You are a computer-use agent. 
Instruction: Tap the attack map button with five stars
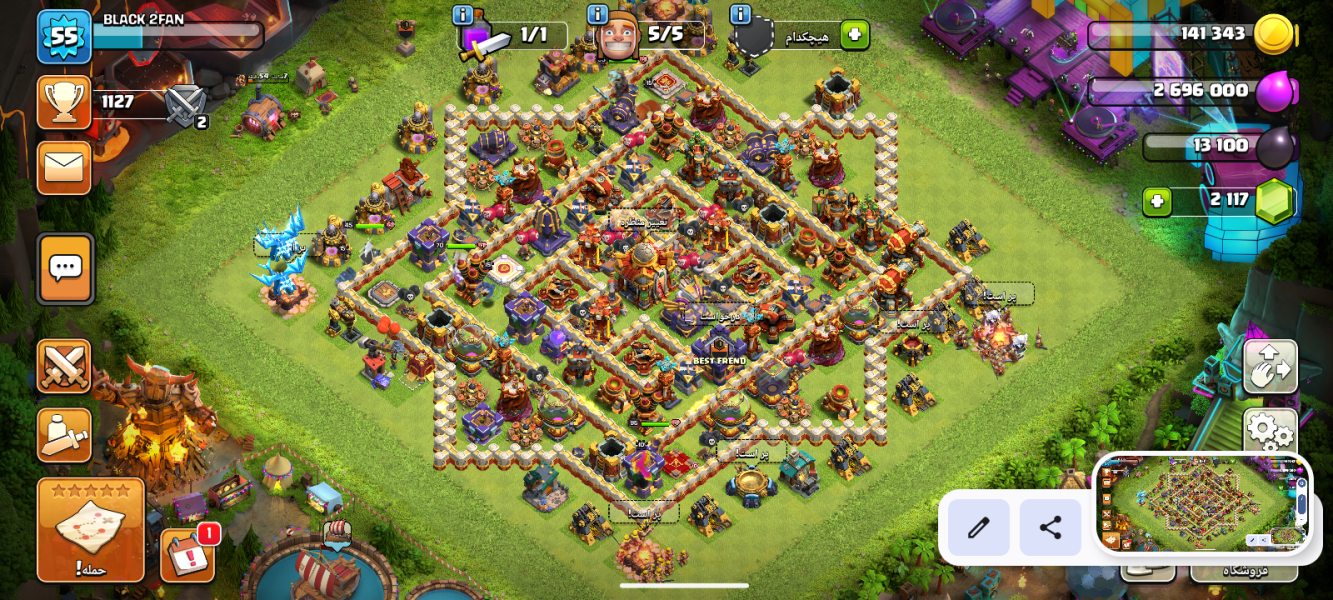point(91,530)
